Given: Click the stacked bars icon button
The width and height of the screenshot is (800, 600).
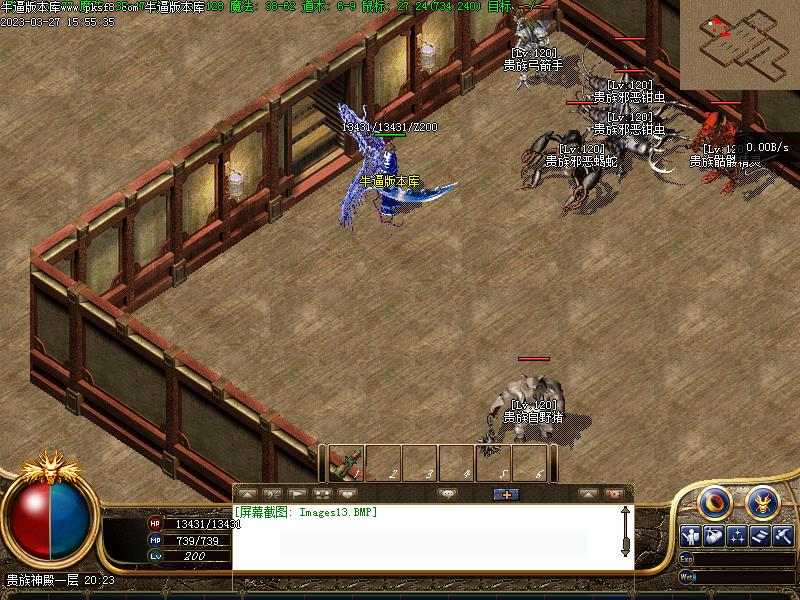Looking at the screenshot, I should point(760,536).
